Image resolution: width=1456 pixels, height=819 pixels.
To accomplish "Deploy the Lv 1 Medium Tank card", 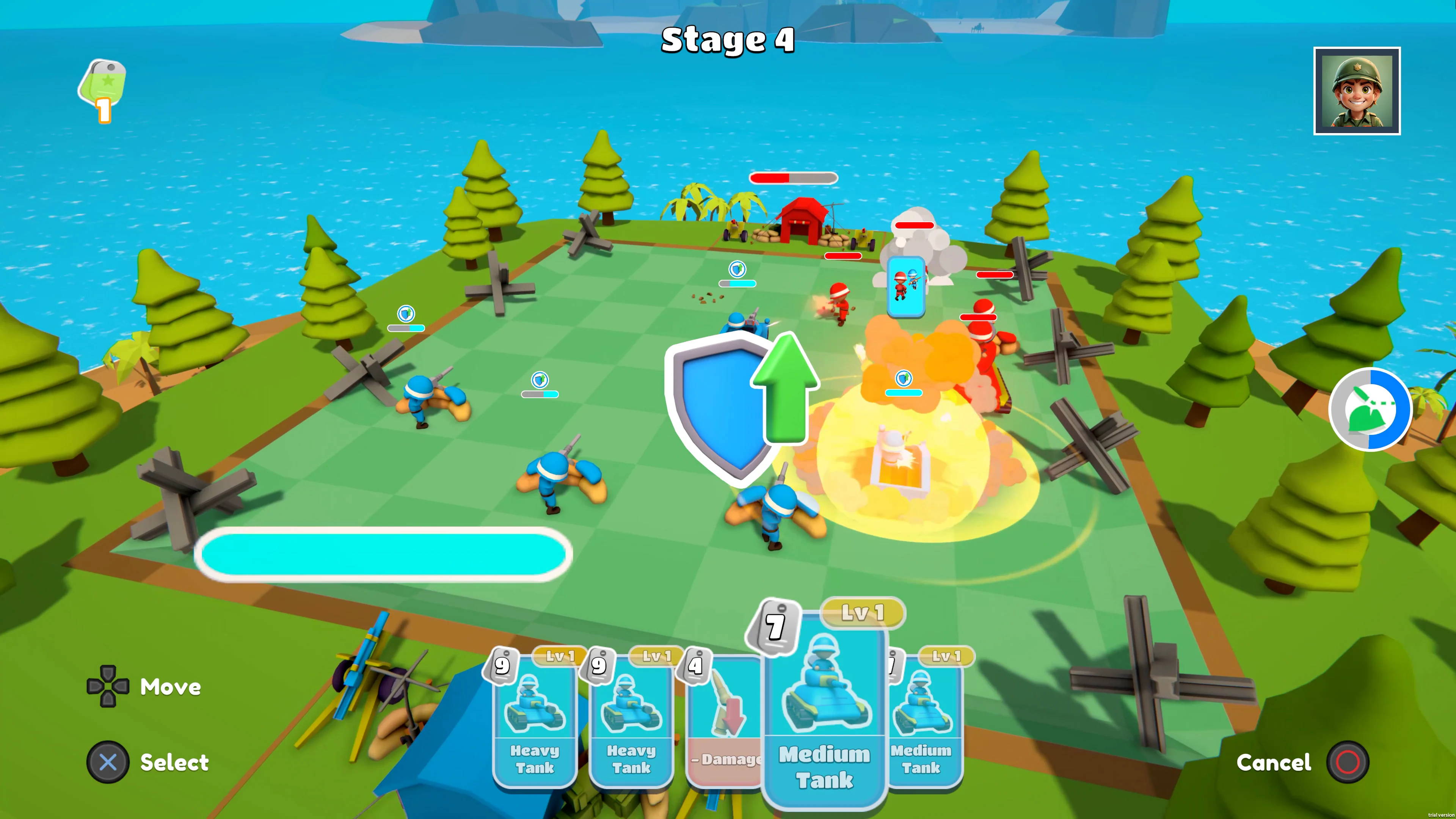I will (x=825, y=723).
